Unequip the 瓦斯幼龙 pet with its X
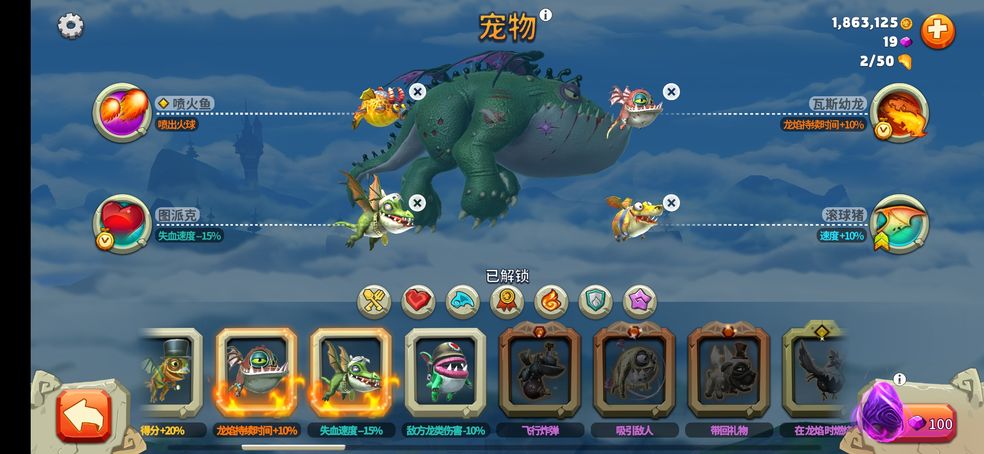This screenshot has height=454, width=984. [x=671, y=92]
